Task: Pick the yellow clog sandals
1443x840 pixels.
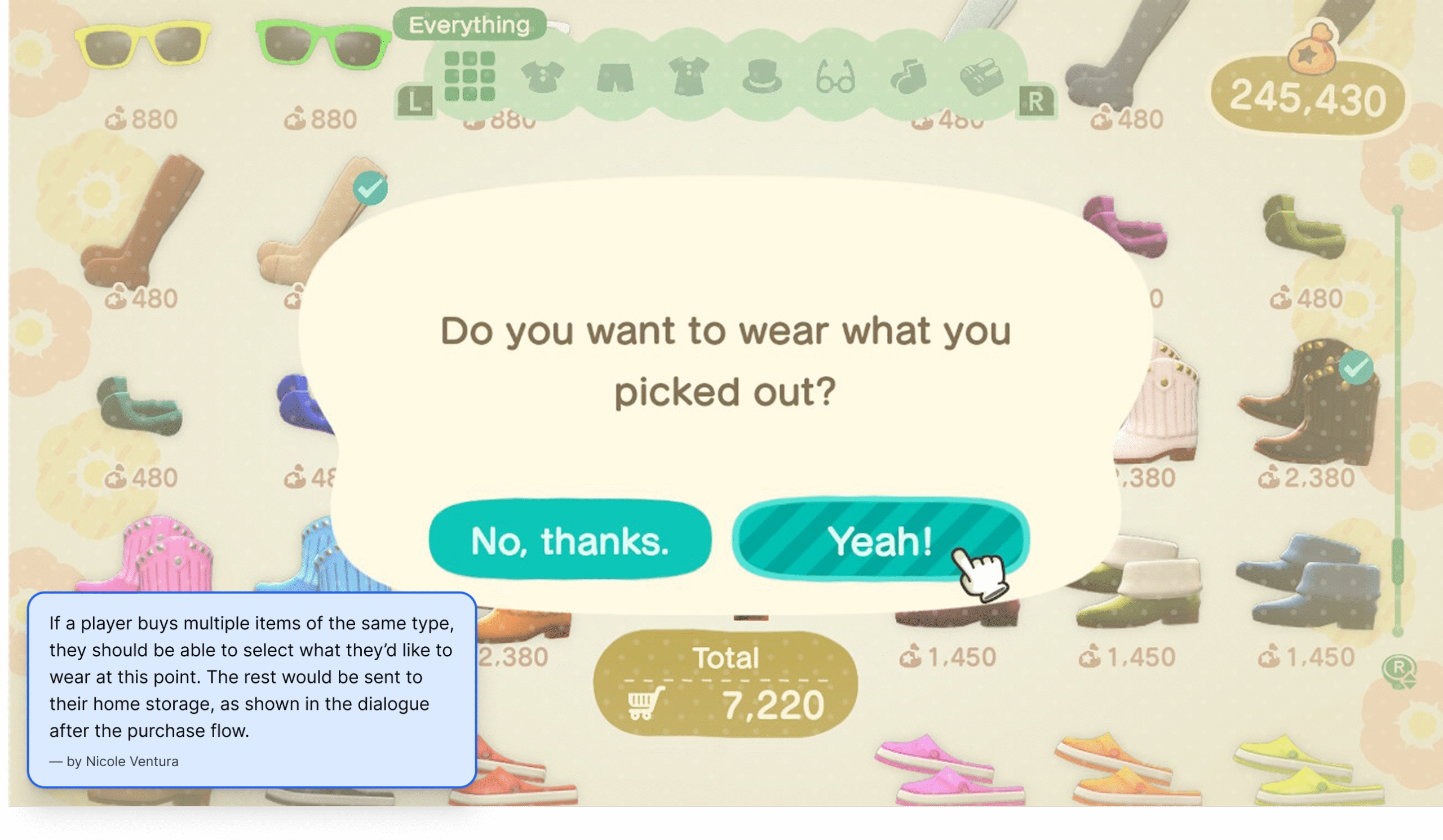Action: 1308,770
